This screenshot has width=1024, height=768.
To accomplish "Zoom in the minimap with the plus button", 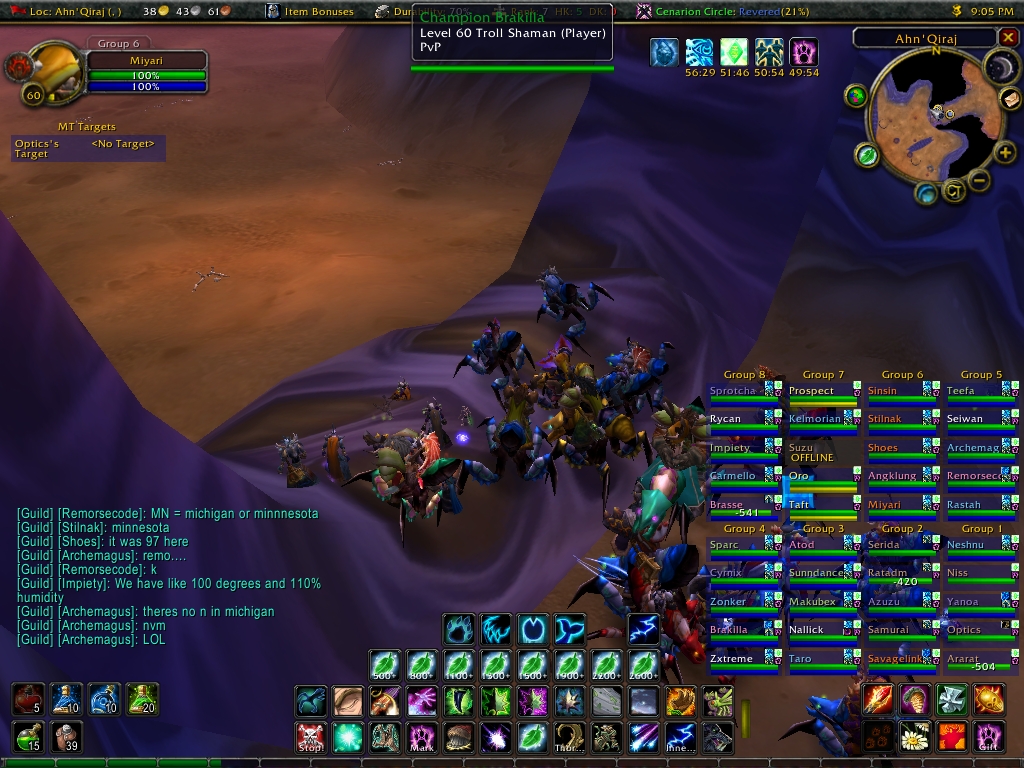I will pos(1004,152).
